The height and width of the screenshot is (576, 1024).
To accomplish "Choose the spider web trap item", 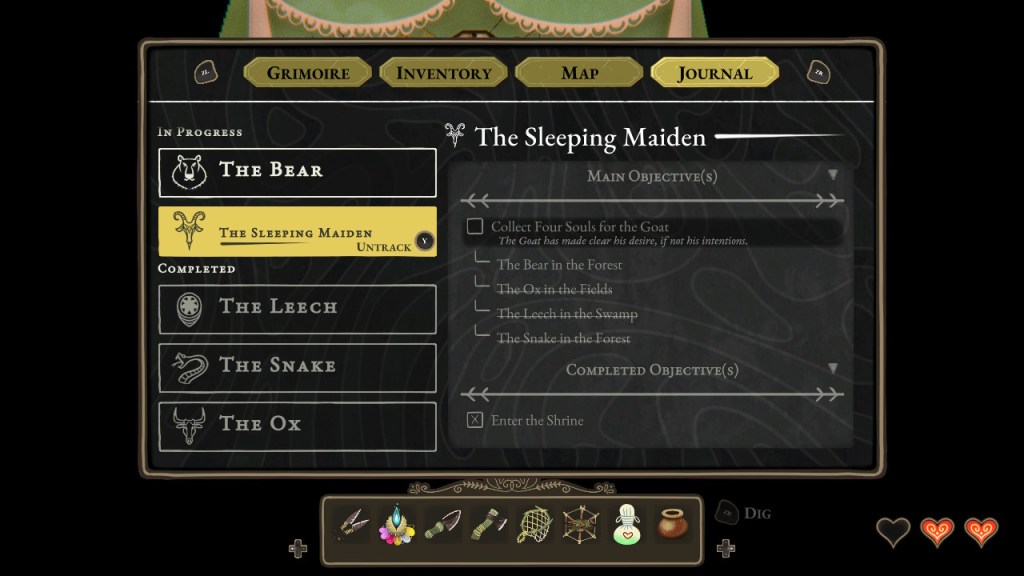I will pyautogui.click(x=578, y=523).
